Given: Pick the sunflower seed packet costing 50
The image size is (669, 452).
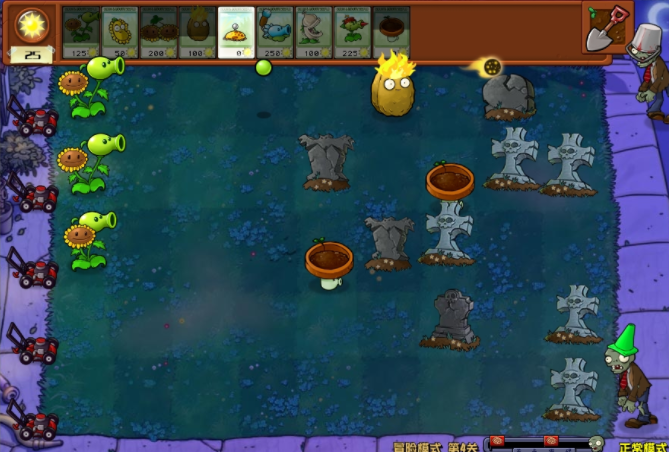Looking at the screenshot, I should point(120,31).
